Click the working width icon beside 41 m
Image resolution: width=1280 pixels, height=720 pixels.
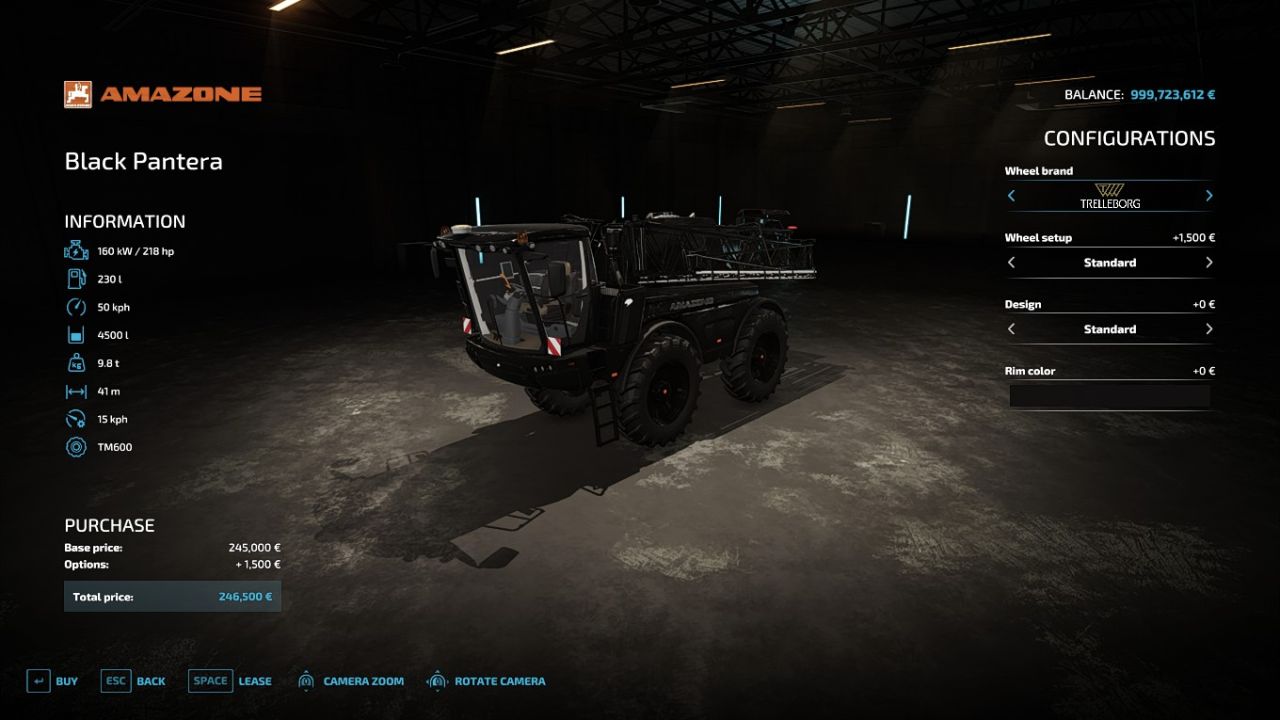[x=75, y=391]
